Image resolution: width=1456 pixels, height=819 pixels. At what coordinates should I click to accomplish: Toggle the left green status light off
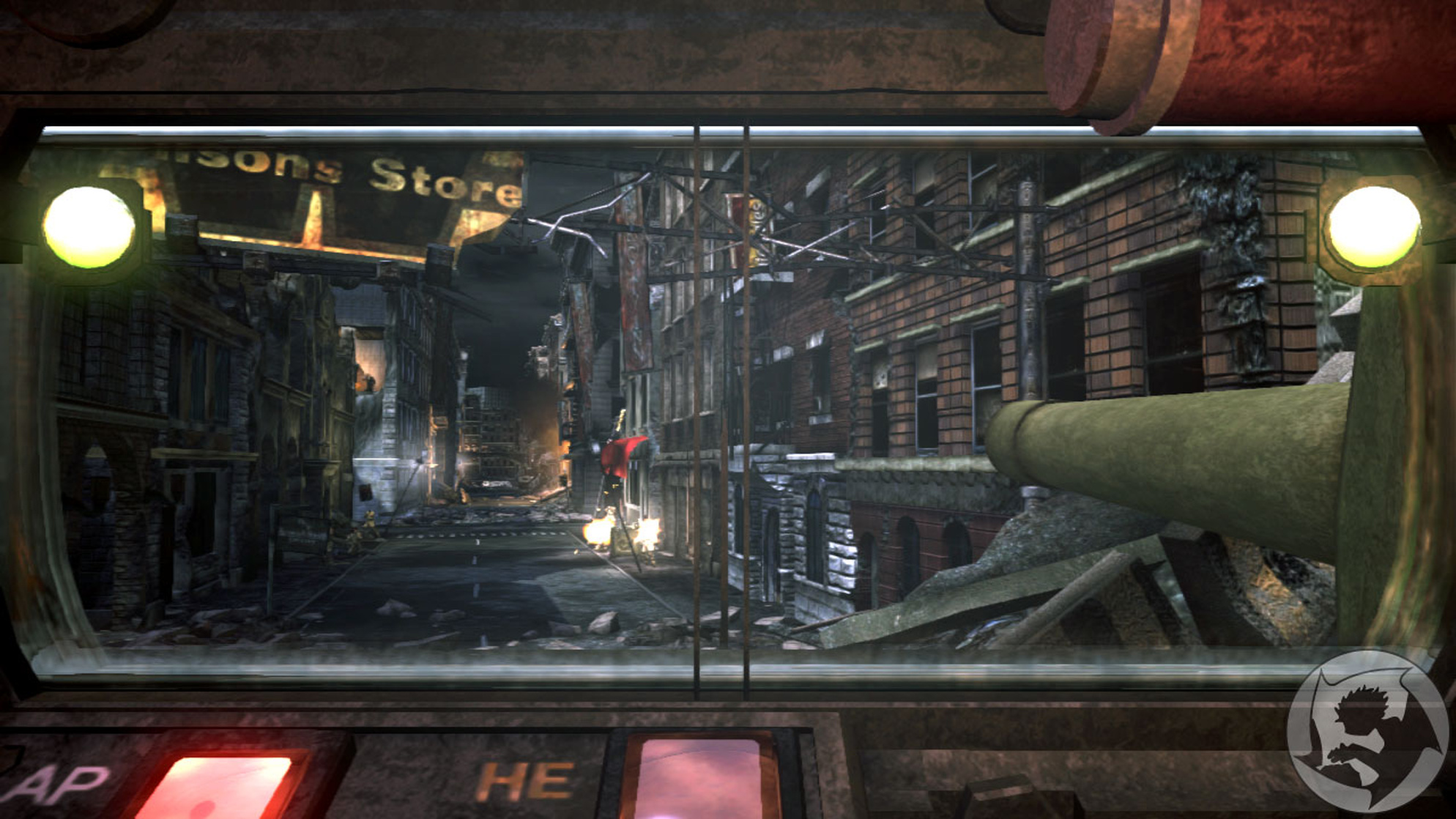tap(88, 227)
